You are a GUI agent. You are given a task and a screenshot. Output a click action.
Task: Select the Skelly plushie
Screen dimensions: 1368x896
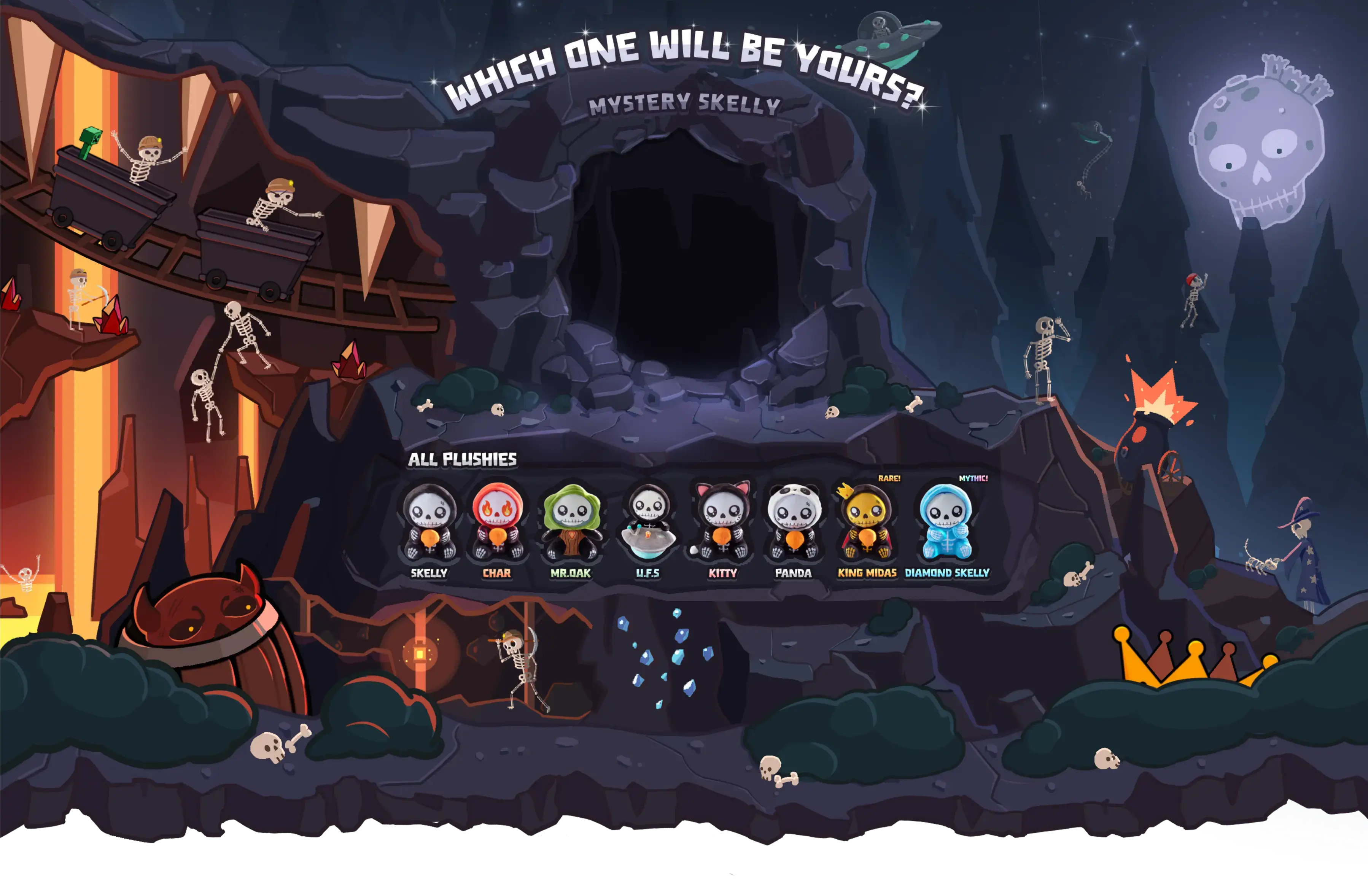pos(429,524)
